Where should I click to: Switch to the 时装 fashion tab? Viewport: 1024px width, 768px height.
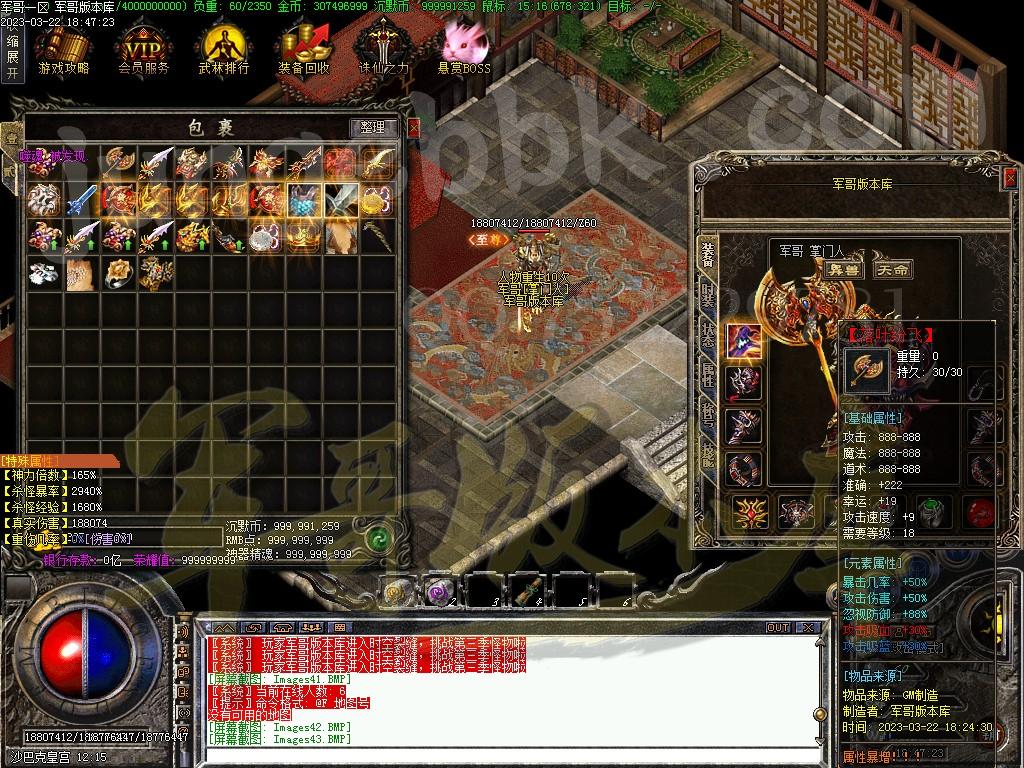(707, 299)
